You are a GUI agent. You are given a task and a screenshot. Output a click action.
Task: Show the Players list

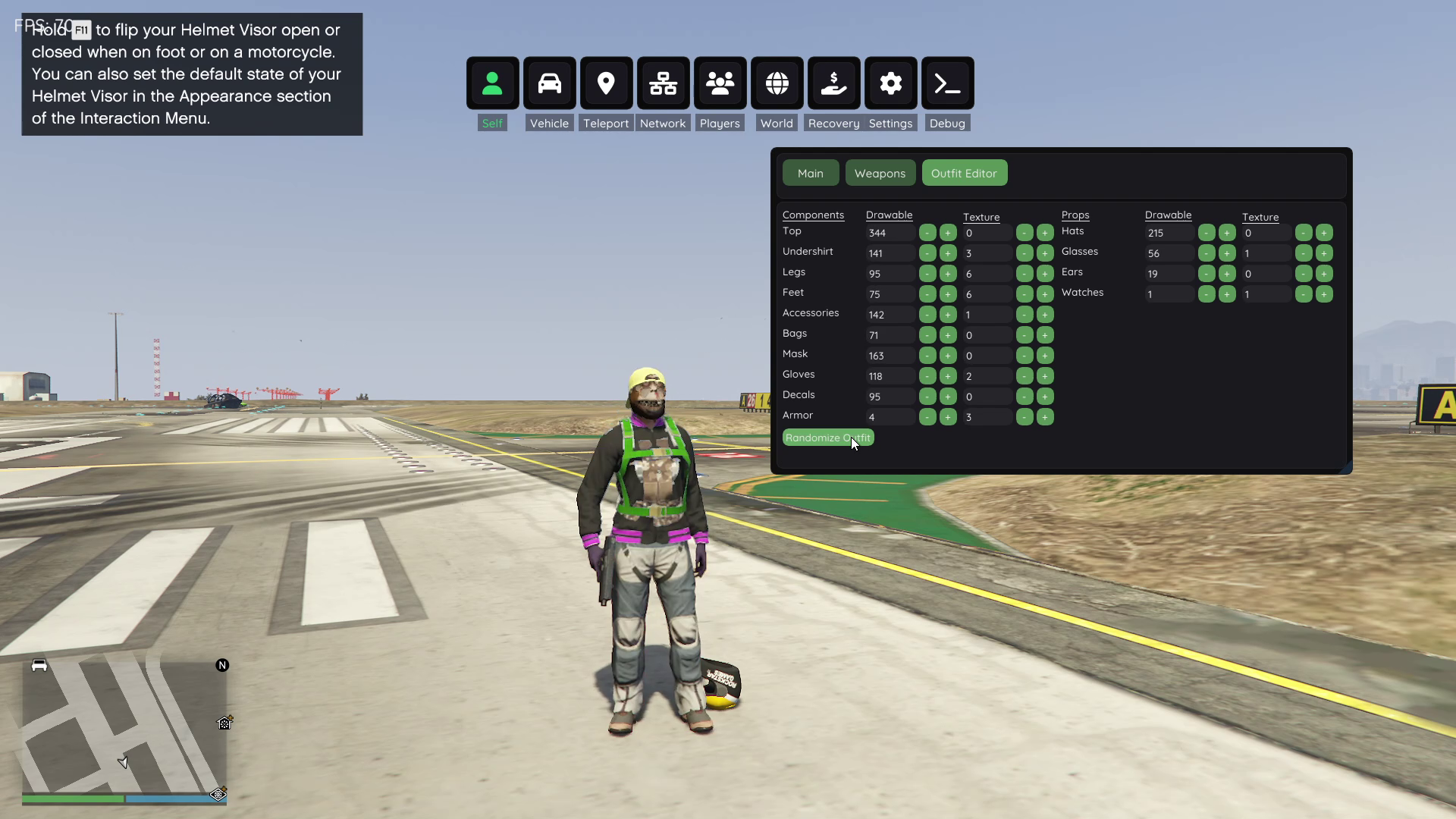[720, 83]
